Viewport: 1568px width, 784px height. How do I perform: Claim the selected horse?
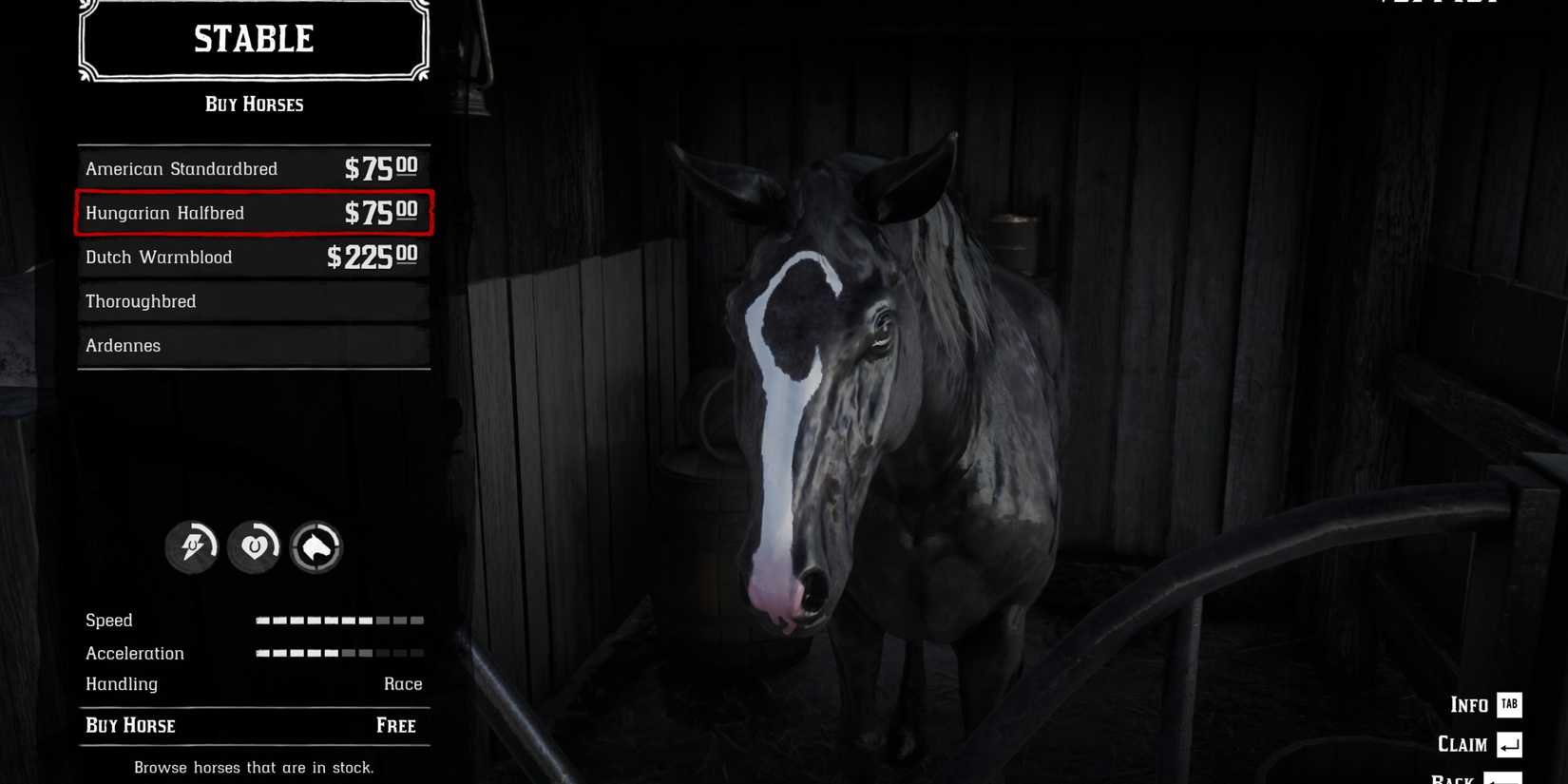point(1461,745)
